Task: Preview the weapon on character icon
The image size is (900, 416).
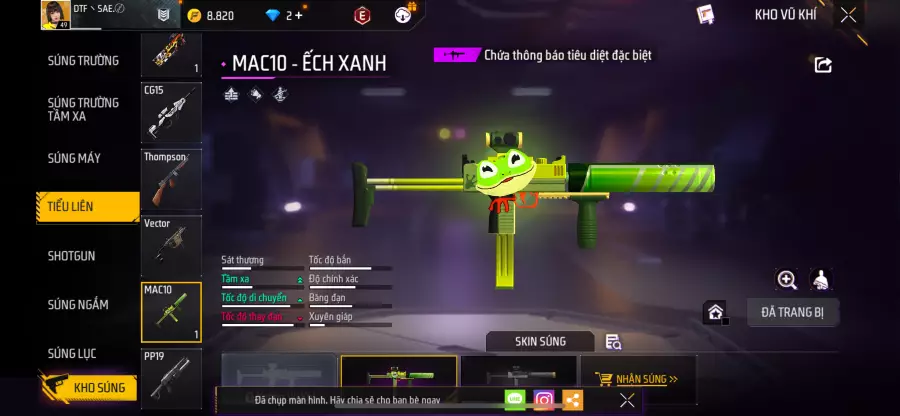Action: [x=821, y=280]
